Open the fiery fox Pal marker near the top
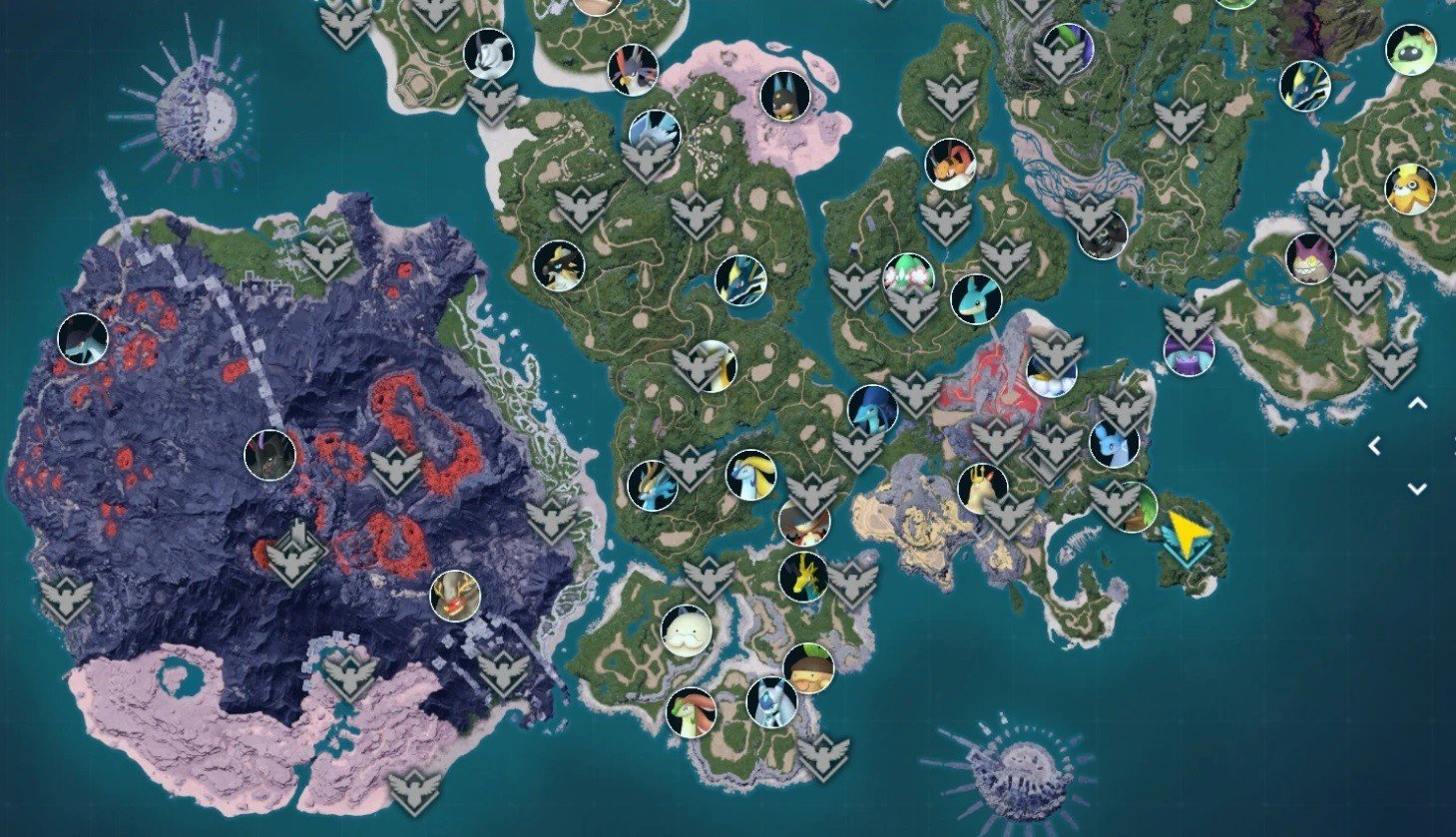Viewport: 1456px width, 837px height. pos(950,165)
